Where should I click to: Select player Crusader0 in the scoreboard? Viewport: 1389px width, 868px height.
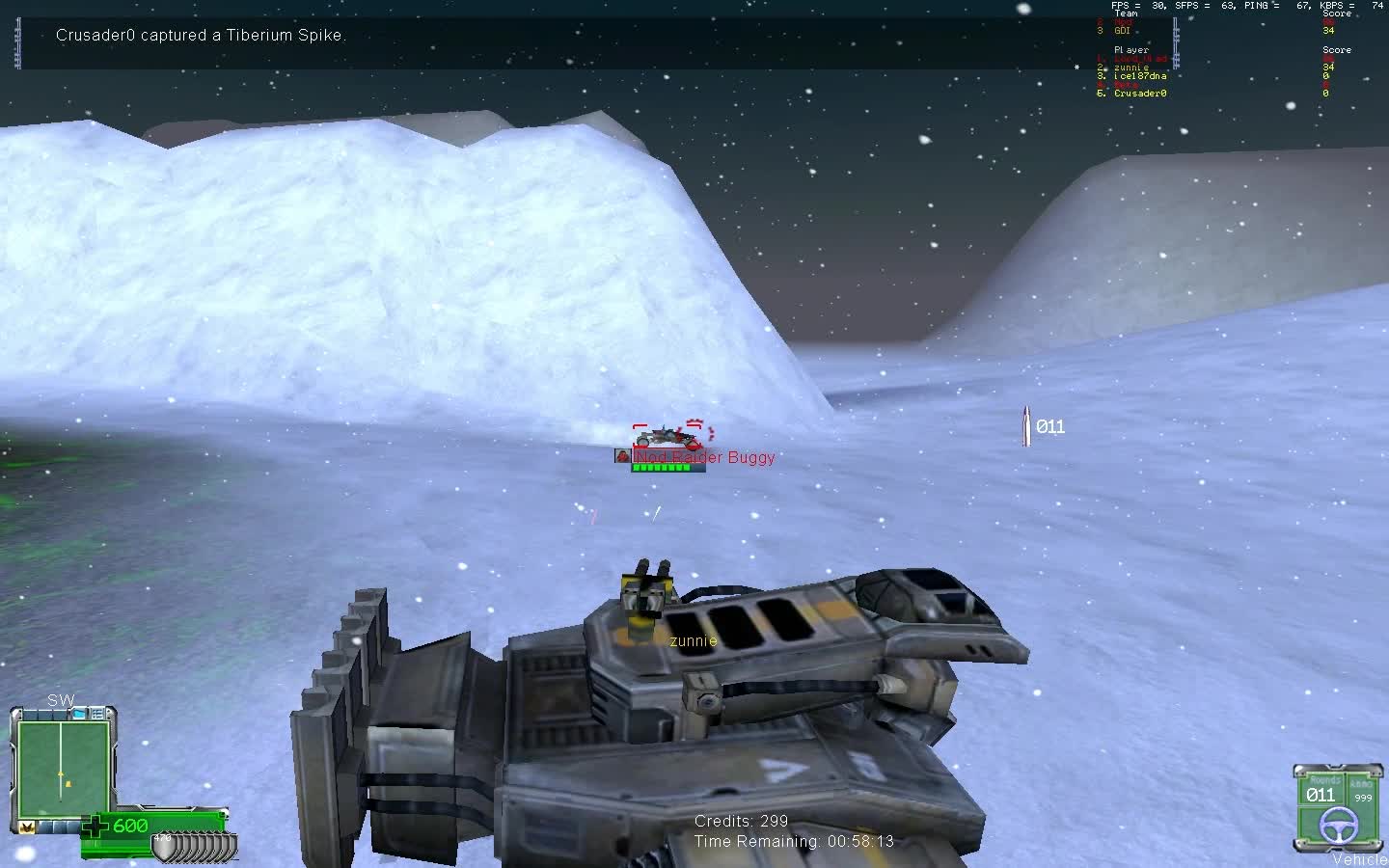tap(1140, 94)
